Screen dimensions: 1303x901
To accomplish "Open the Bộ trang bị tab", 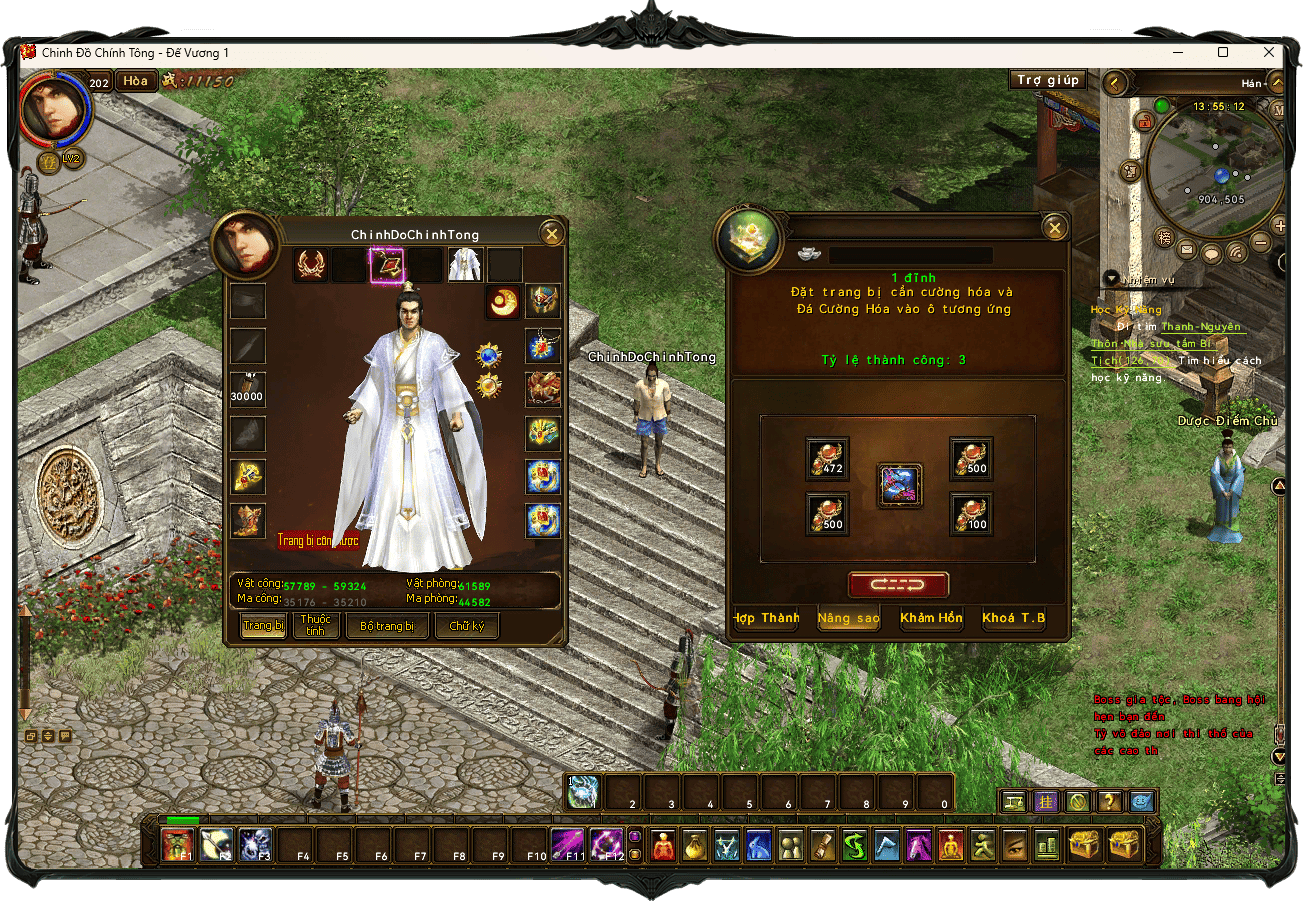I will pos(387,626).
